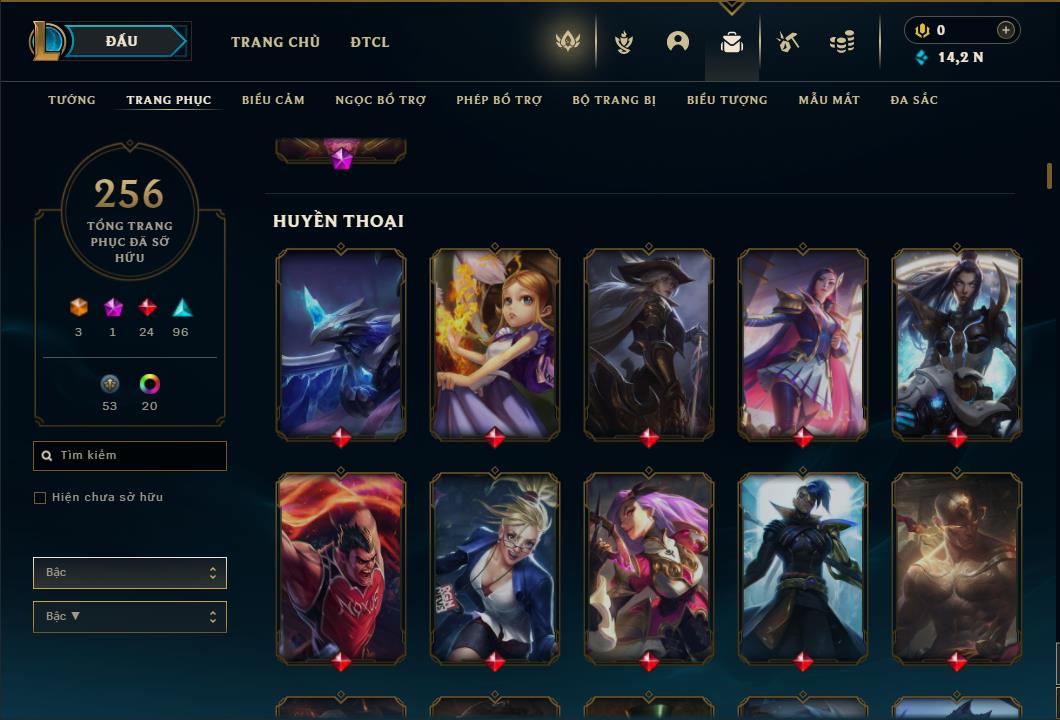Viewport: 1060px width, 720px height.
Task: Open the TRANG CHỦ home page
Action: (x=275, y=42)
